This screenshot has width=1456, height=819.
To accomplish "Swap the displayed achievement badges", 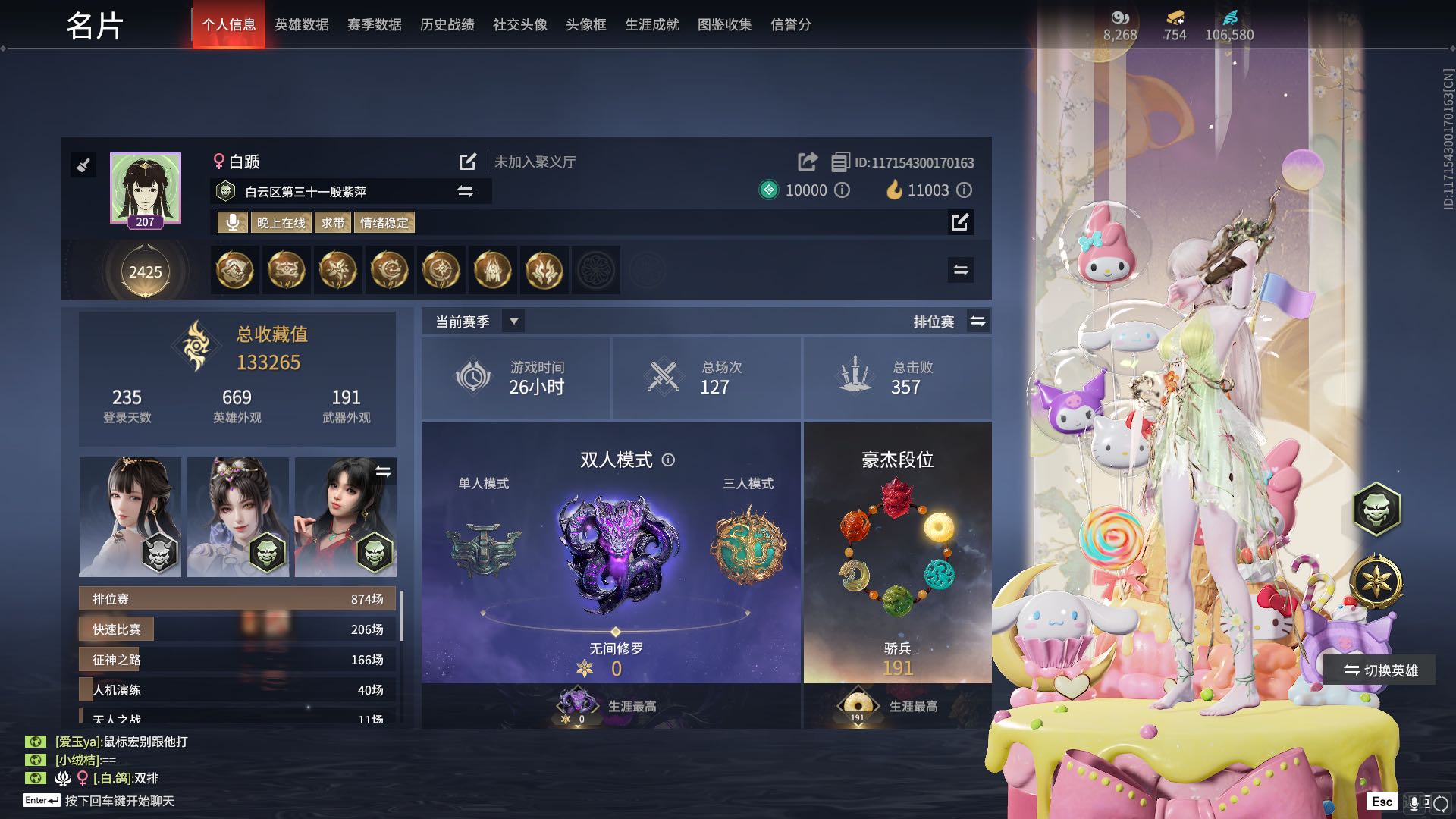I will coord(960,270).
